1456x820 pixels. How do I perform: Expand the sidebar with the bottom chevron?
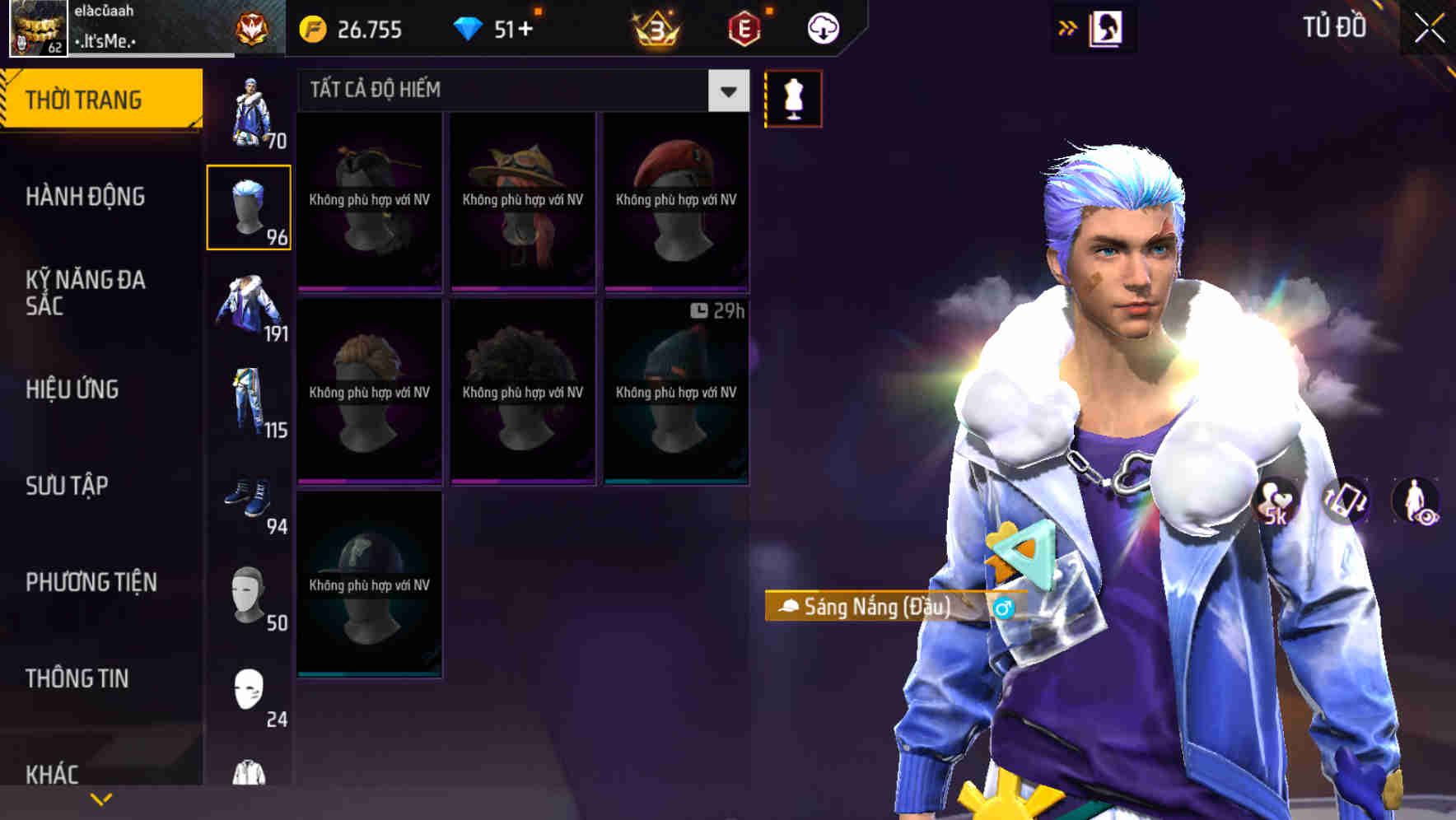[100, 796]
